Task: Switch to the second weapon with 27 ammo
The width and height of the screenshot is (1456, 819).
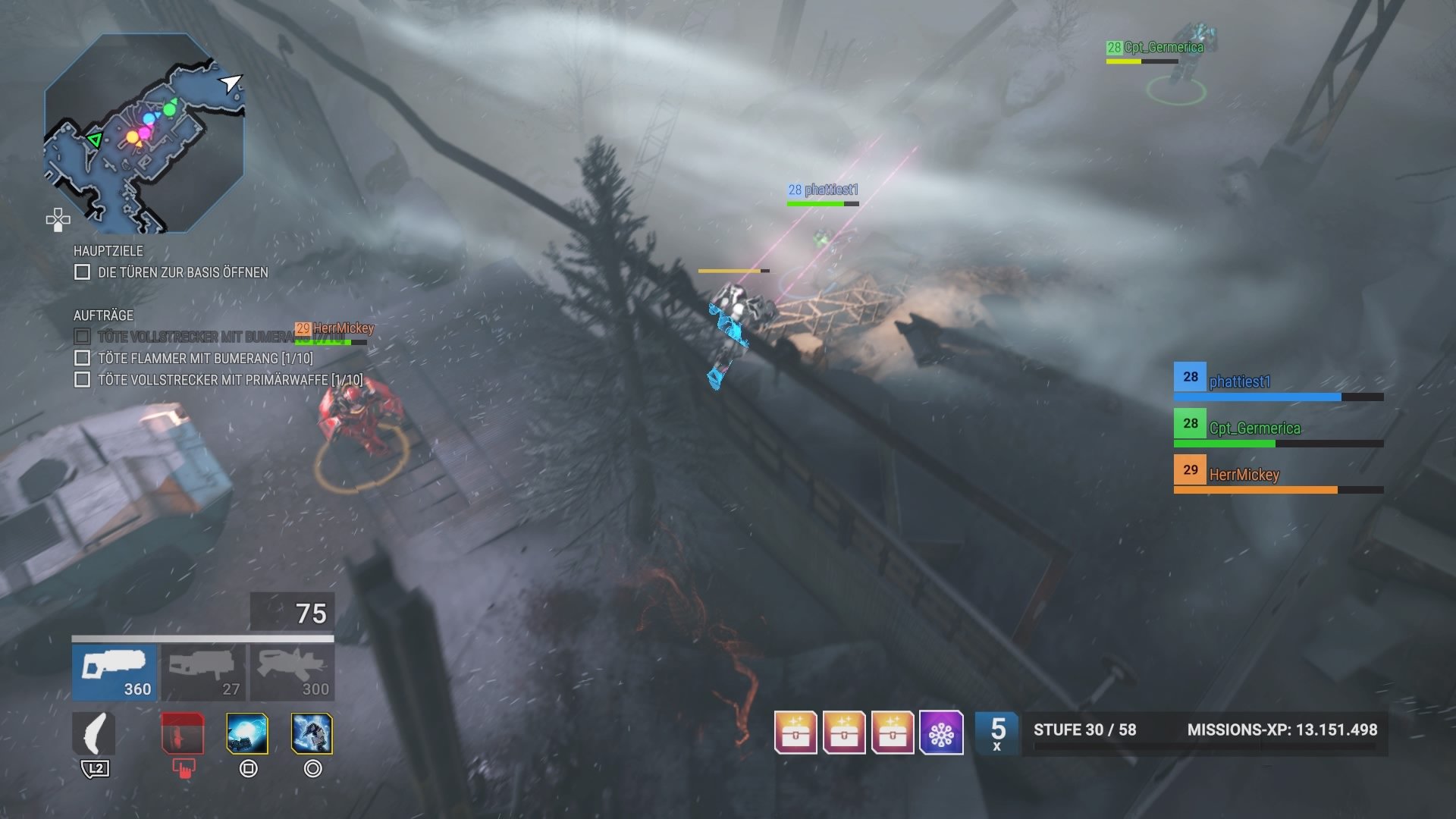Action: [203, 672]
